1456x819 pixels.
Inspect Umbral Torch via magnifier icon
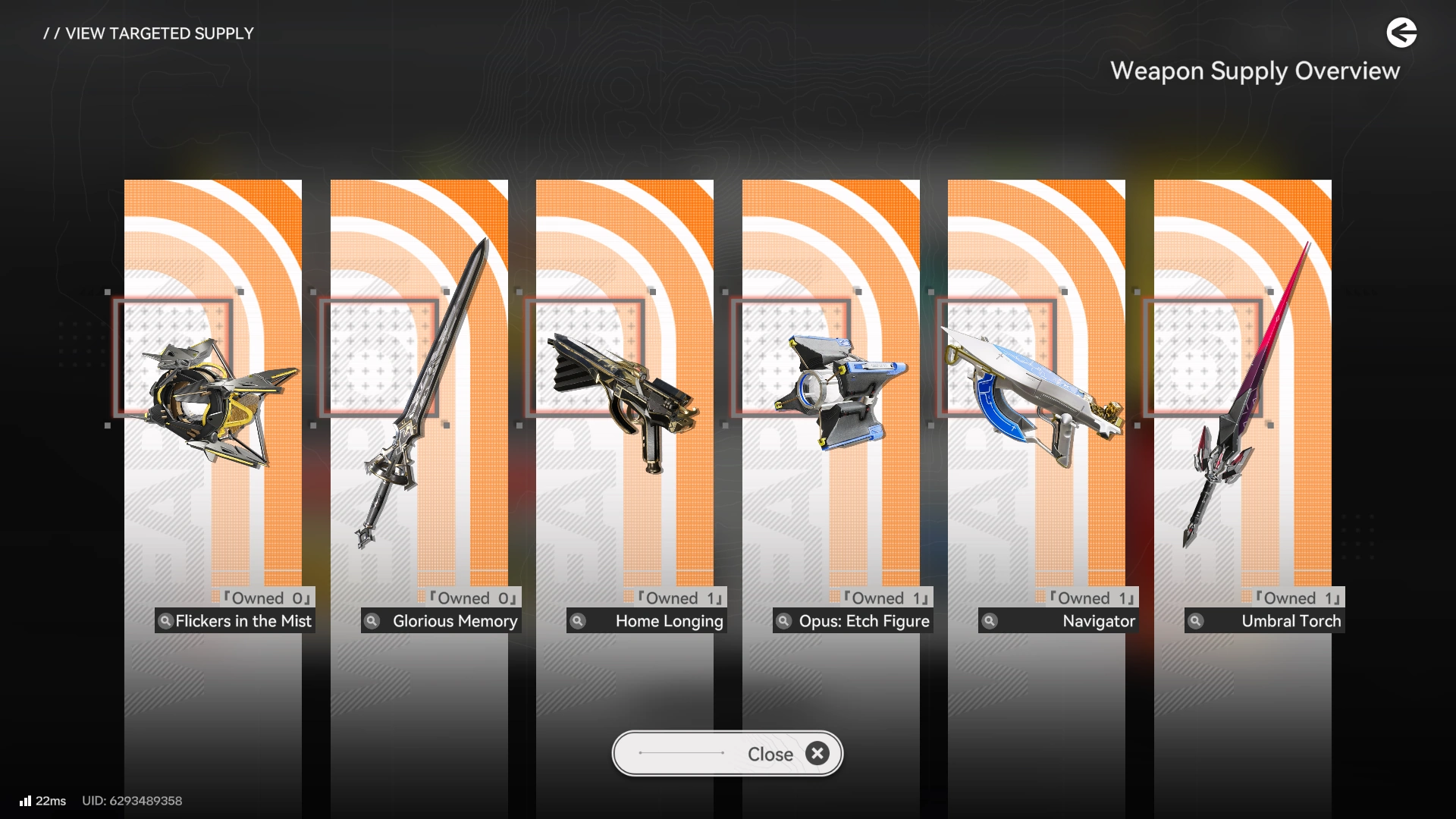coord(1196,621)
